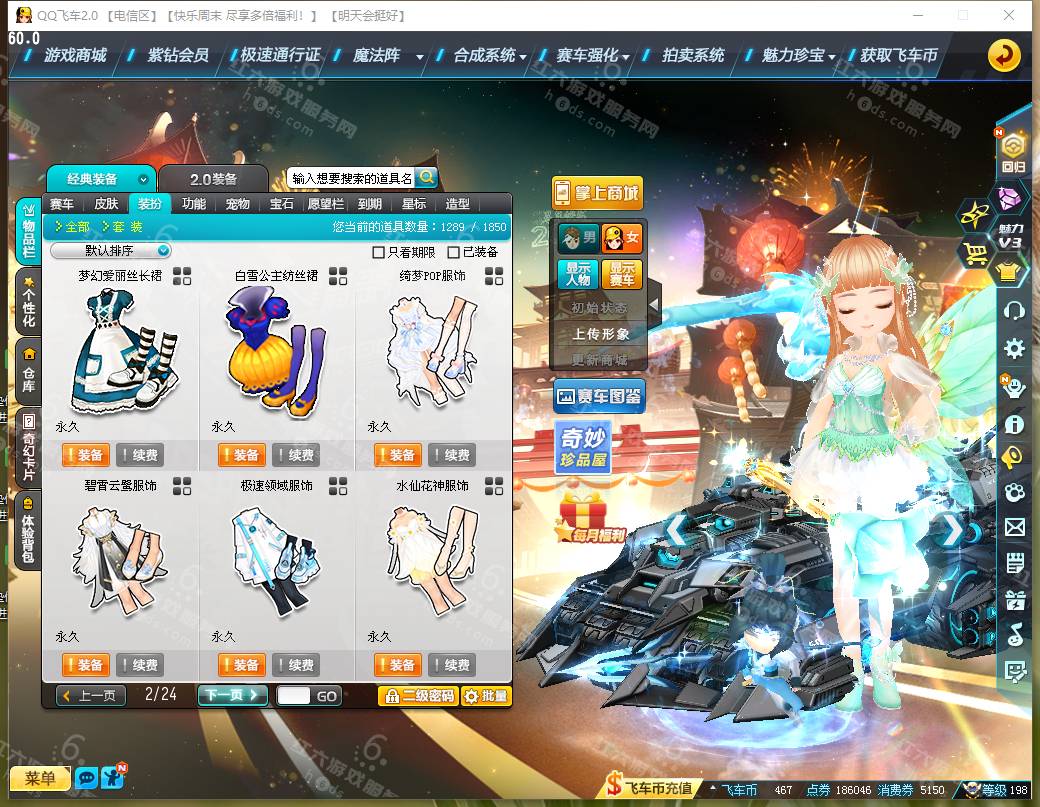Close the game window
Screen dimensions: 1040x807
(x=1010, y=15)
